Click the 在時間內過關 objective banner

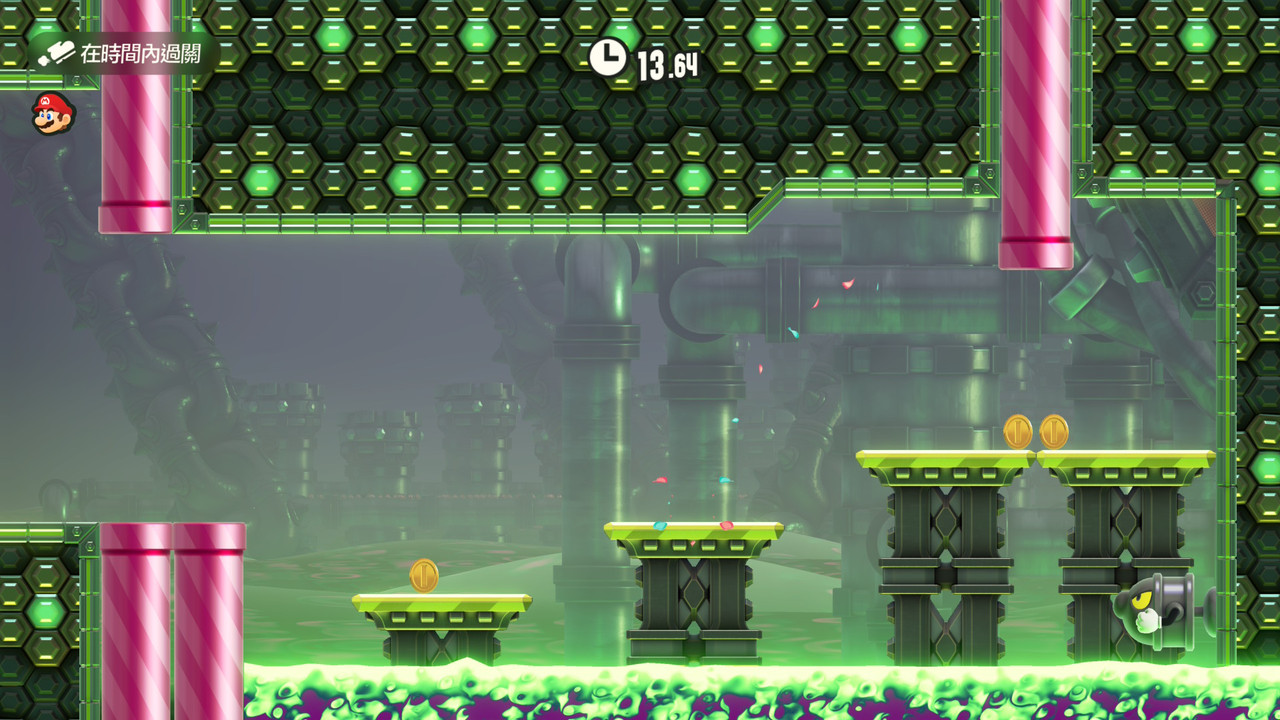(x=122, y=53)
